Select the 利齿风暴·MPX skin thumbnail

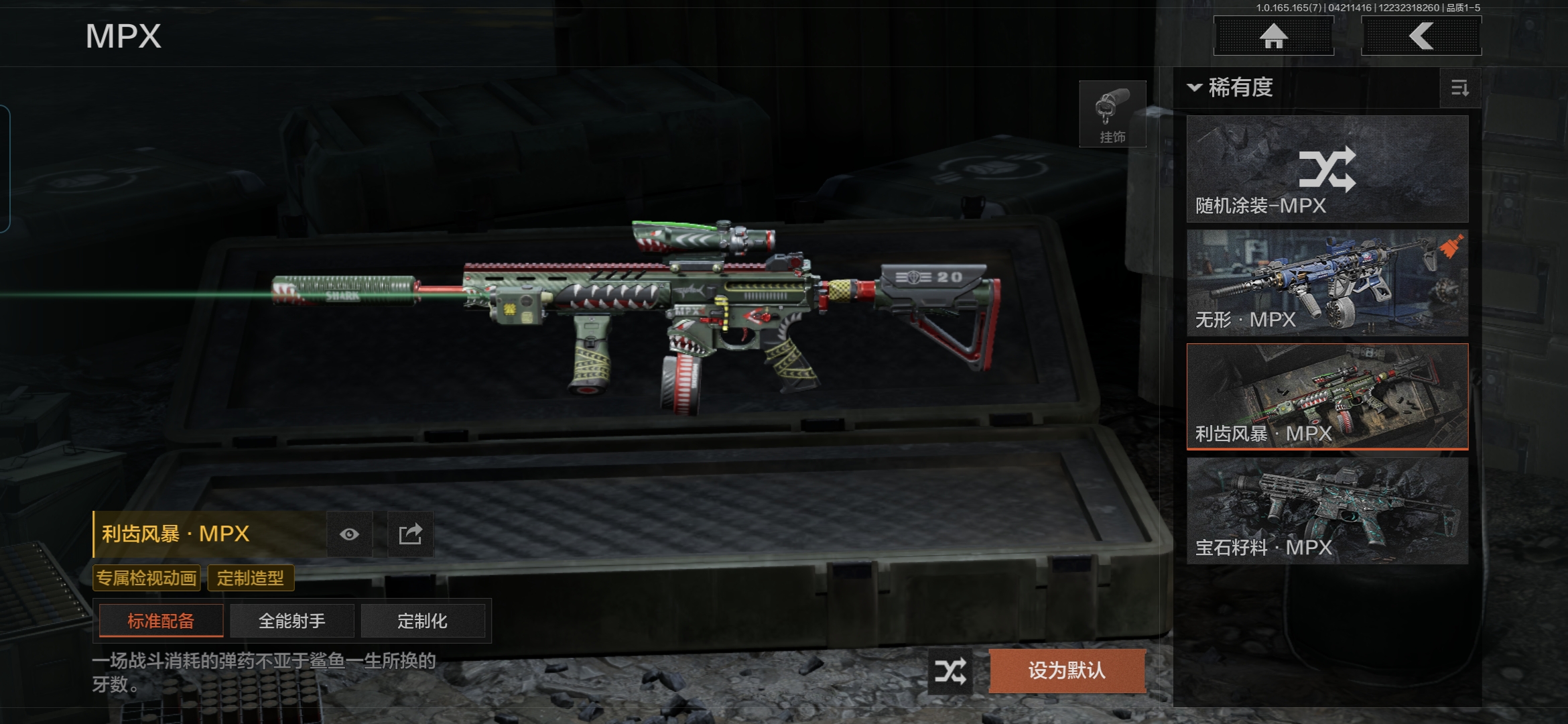click(x=1327, y=396)
